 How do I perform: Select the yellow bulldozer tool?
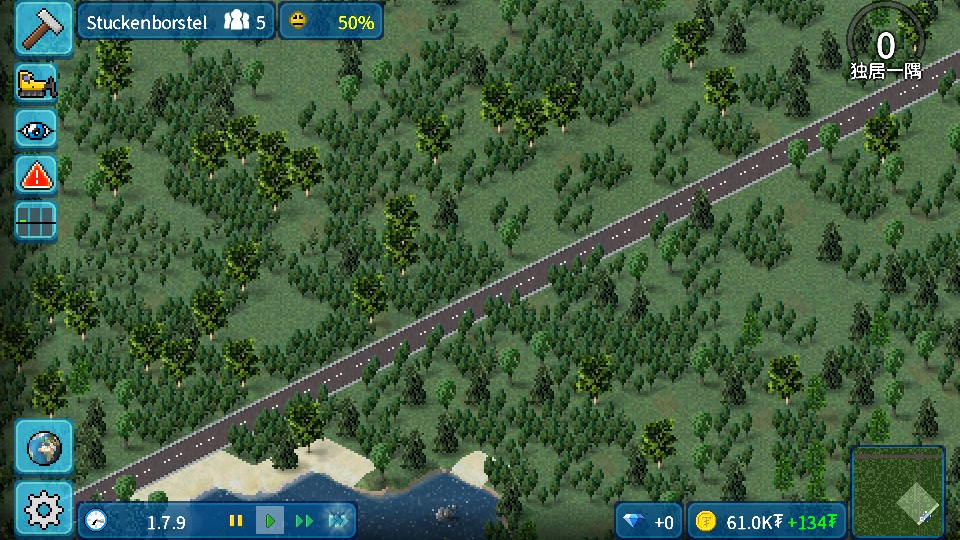click(36, 84)
